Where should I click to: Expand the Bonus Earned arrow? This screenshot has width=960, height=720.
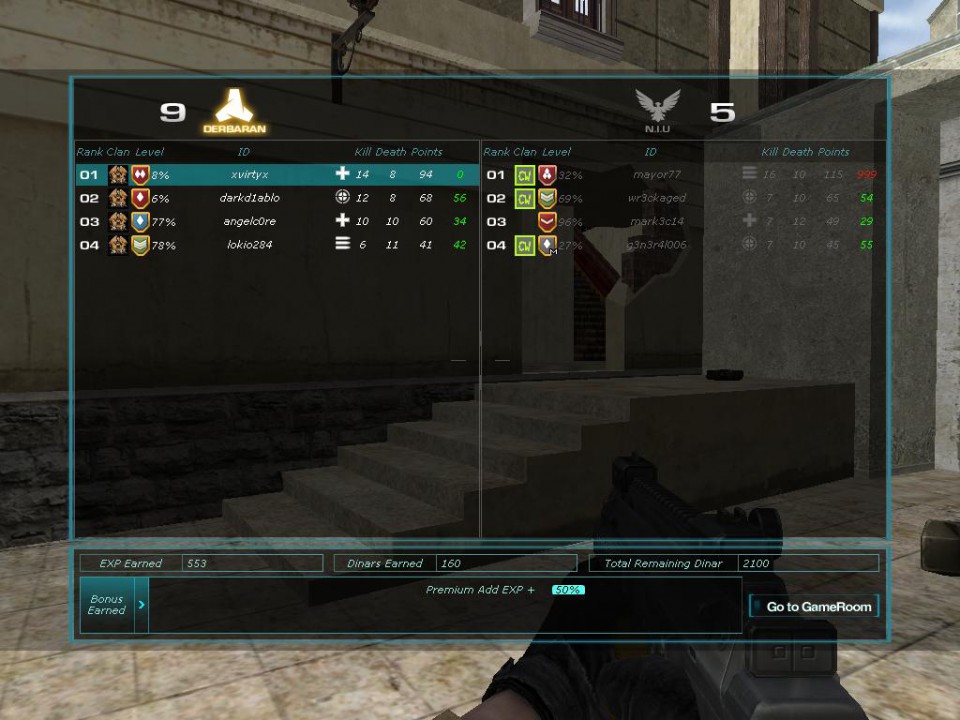tap(141, 605)
